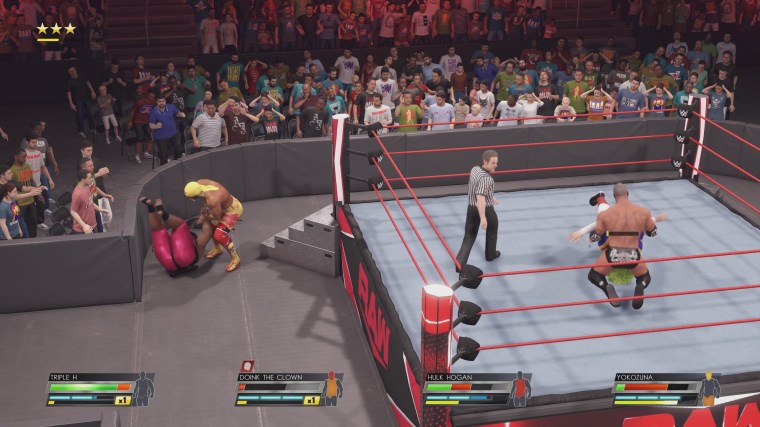The height and width of the screenshot is (427, 760).
Task: Click Hulk Hogan's red body silhouette icon
Action: coord(520,388)
